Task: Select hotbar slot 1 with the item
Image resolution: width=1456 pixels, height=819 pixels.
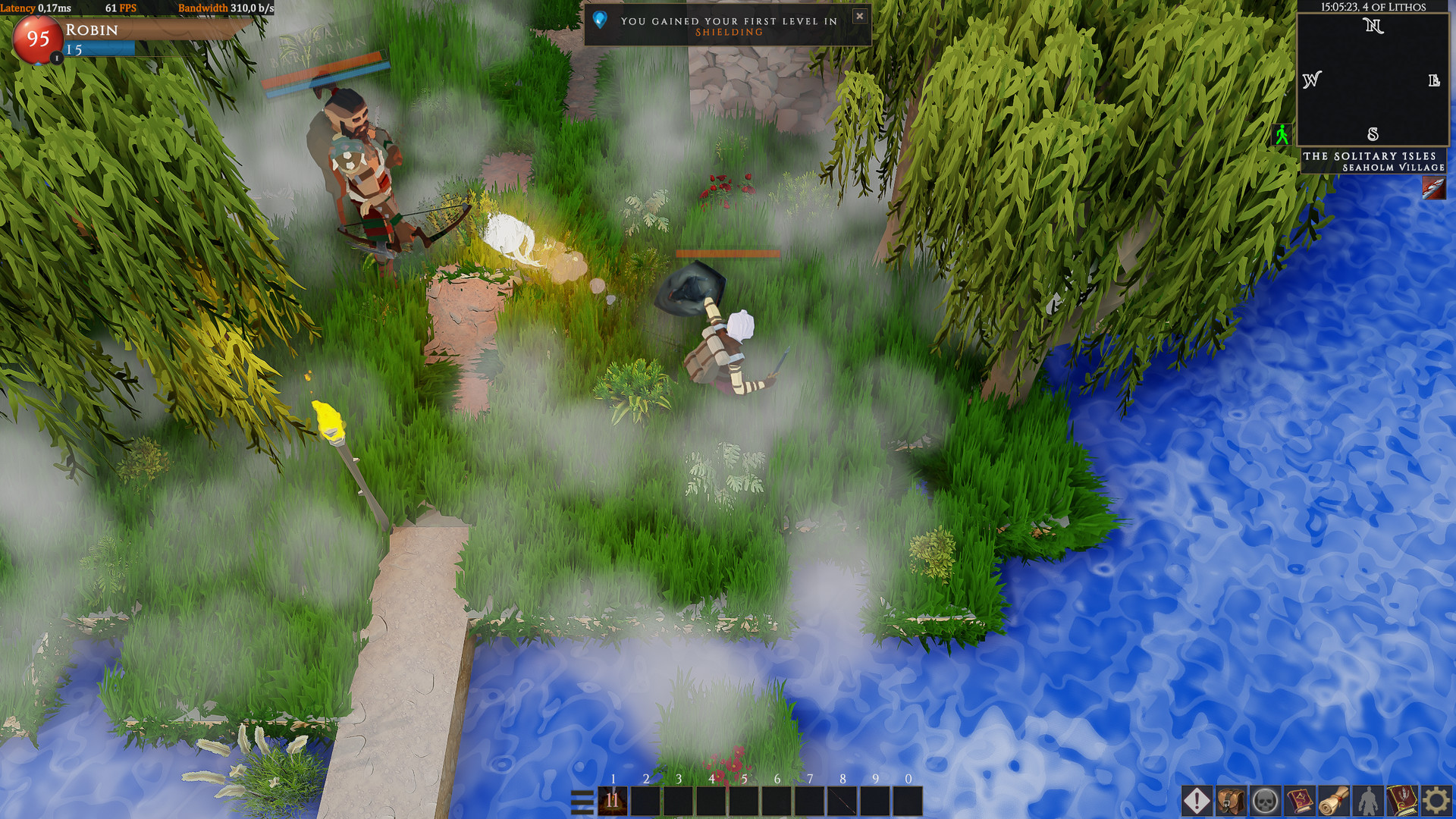Action: [x=611, y=801]
